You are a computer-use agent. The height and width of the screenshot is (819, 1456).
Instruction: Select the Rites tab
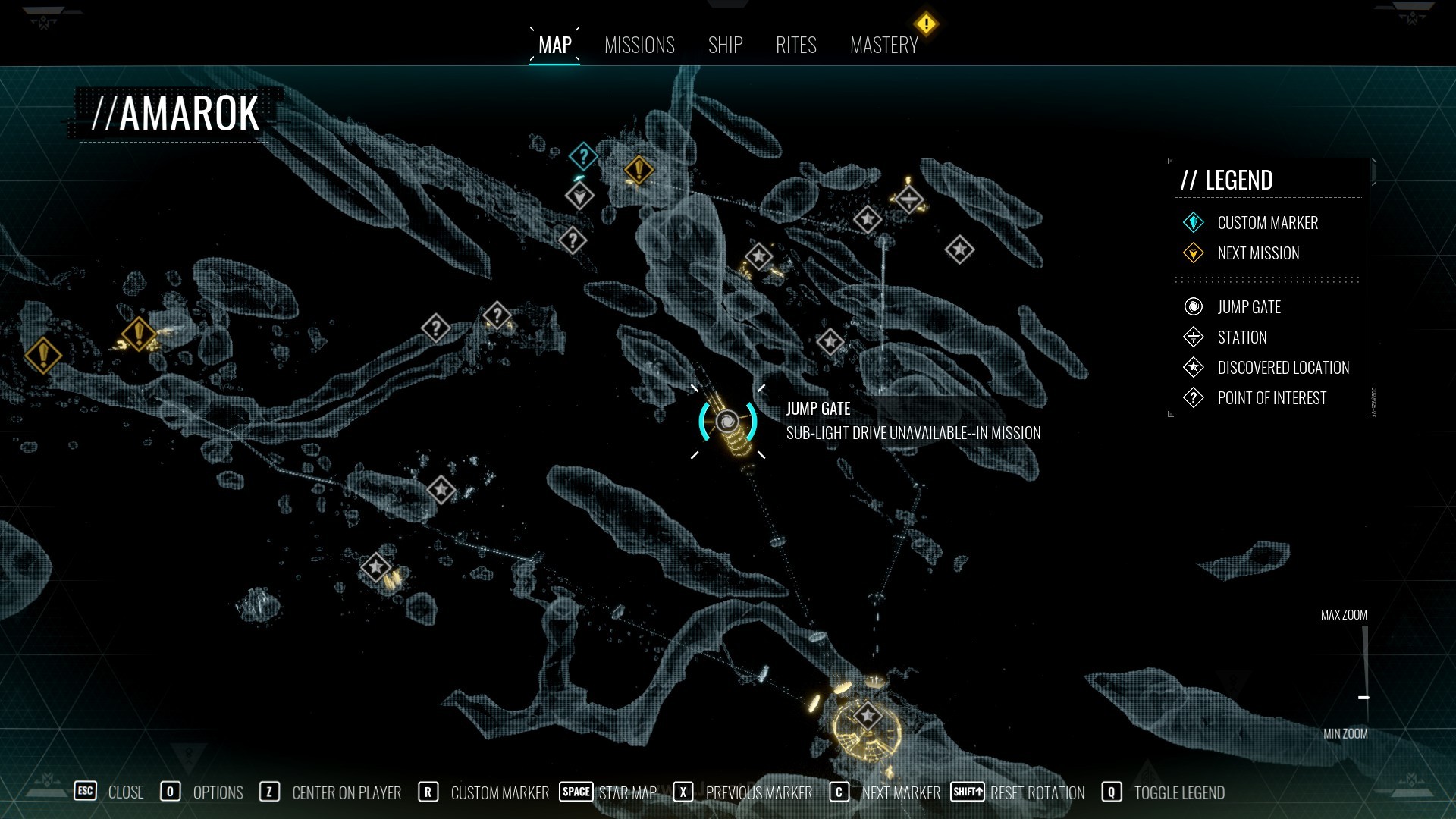click(795, 45)
